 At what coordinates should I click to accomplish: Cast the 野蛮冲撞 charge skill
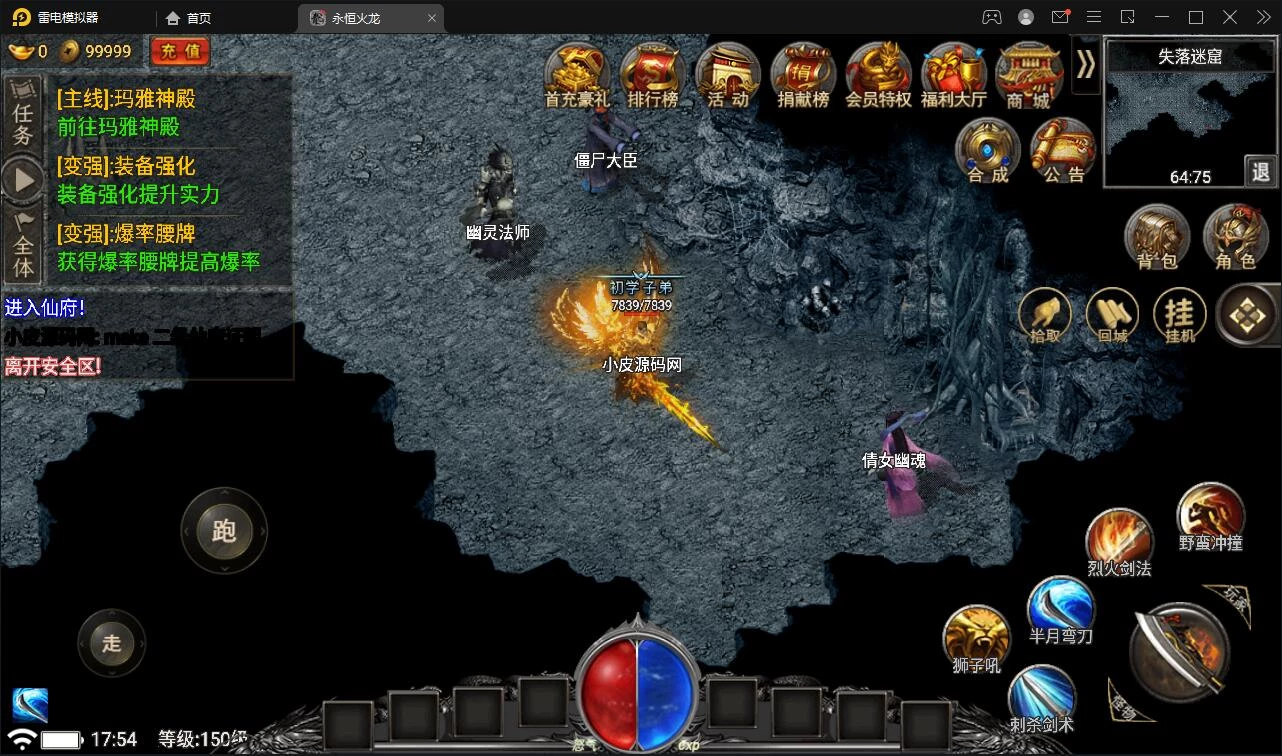click(1210, 515)
